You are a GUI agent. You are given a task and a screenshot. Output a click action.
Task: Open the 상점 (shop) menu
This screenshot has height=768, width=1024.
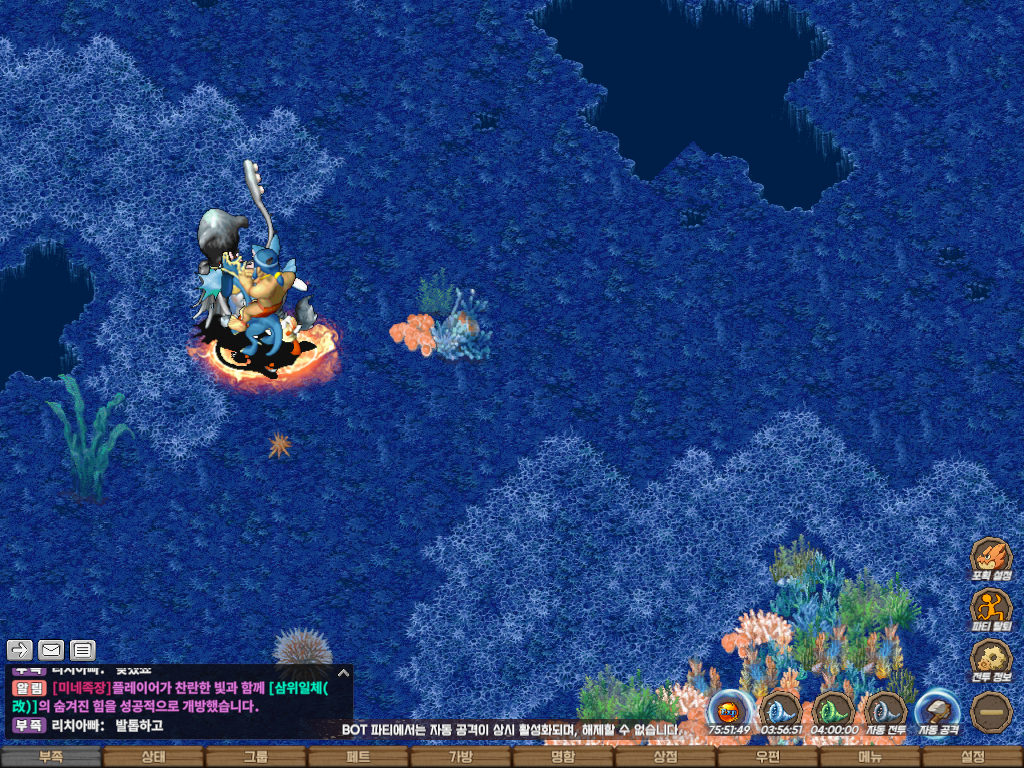(665, 757)
